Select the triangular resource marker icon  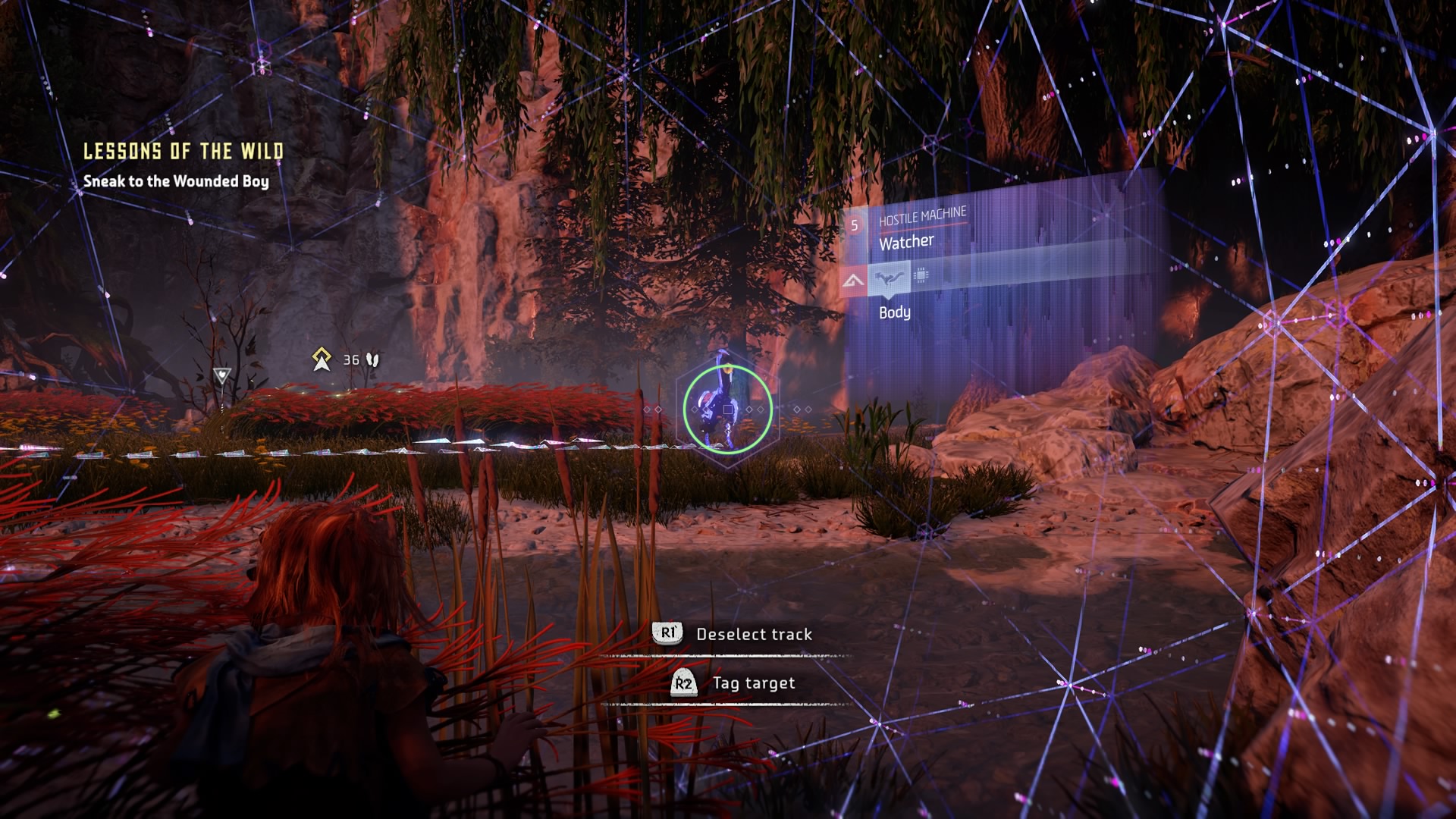tap(221, 375)
